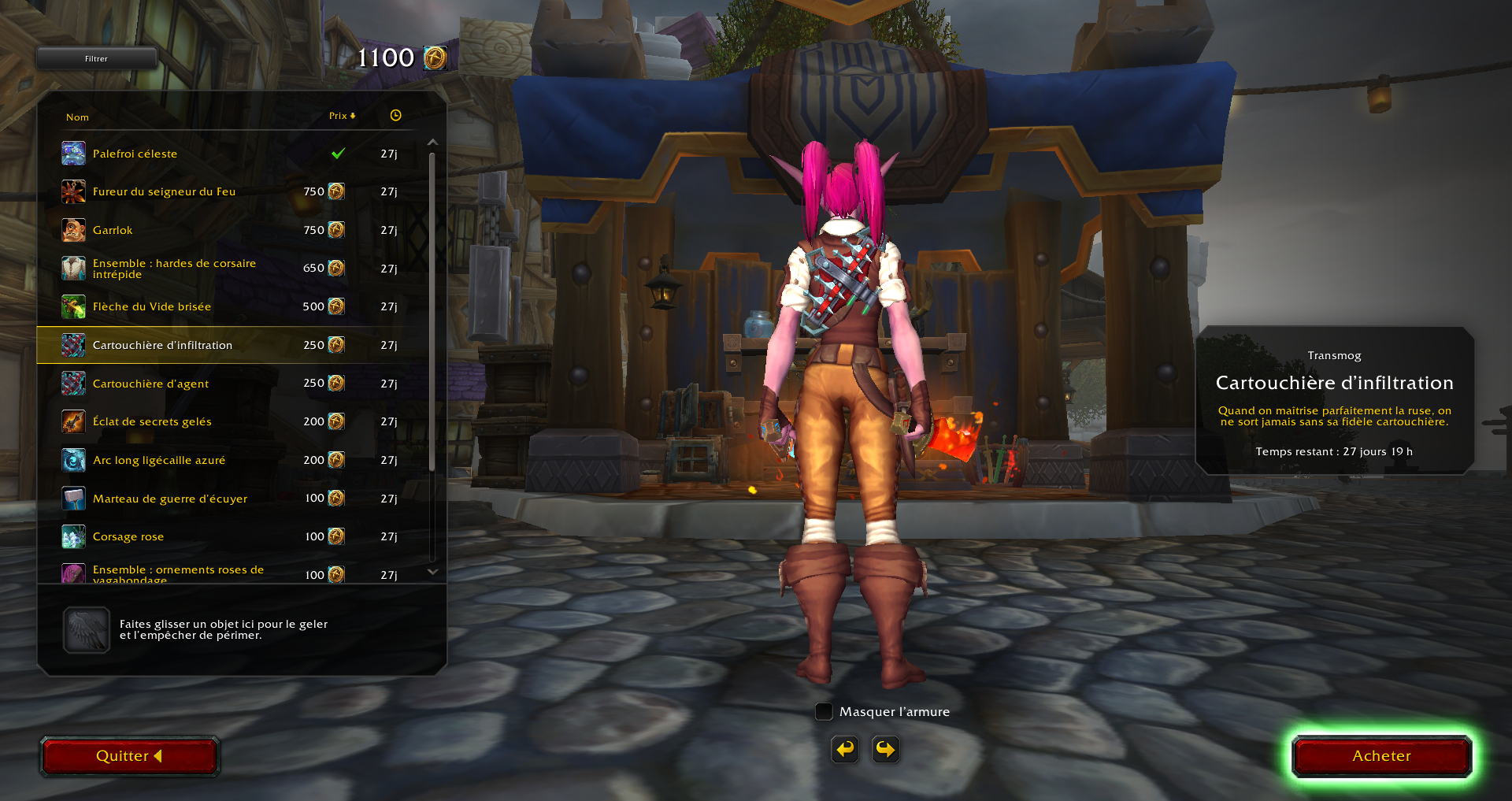Sort the list by Prix column

[x=342, y=116]
